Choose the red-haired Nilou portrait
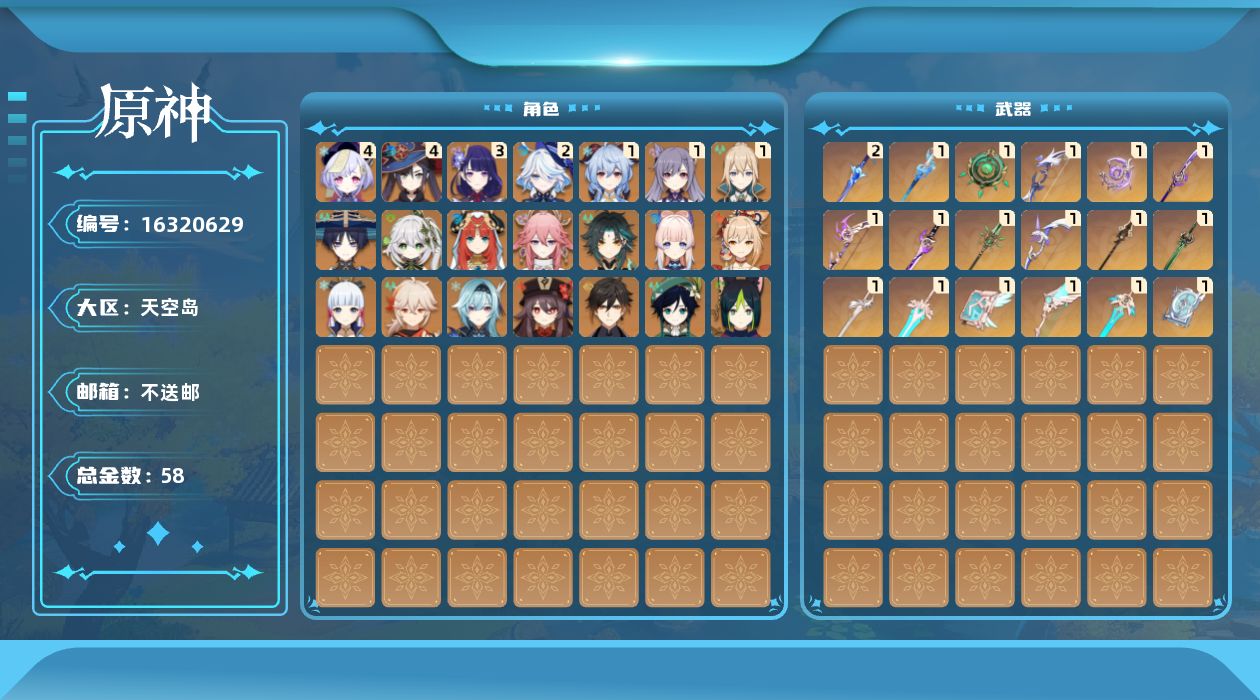The width and height of the screenshot is (1260, 700). coord(478,240)
